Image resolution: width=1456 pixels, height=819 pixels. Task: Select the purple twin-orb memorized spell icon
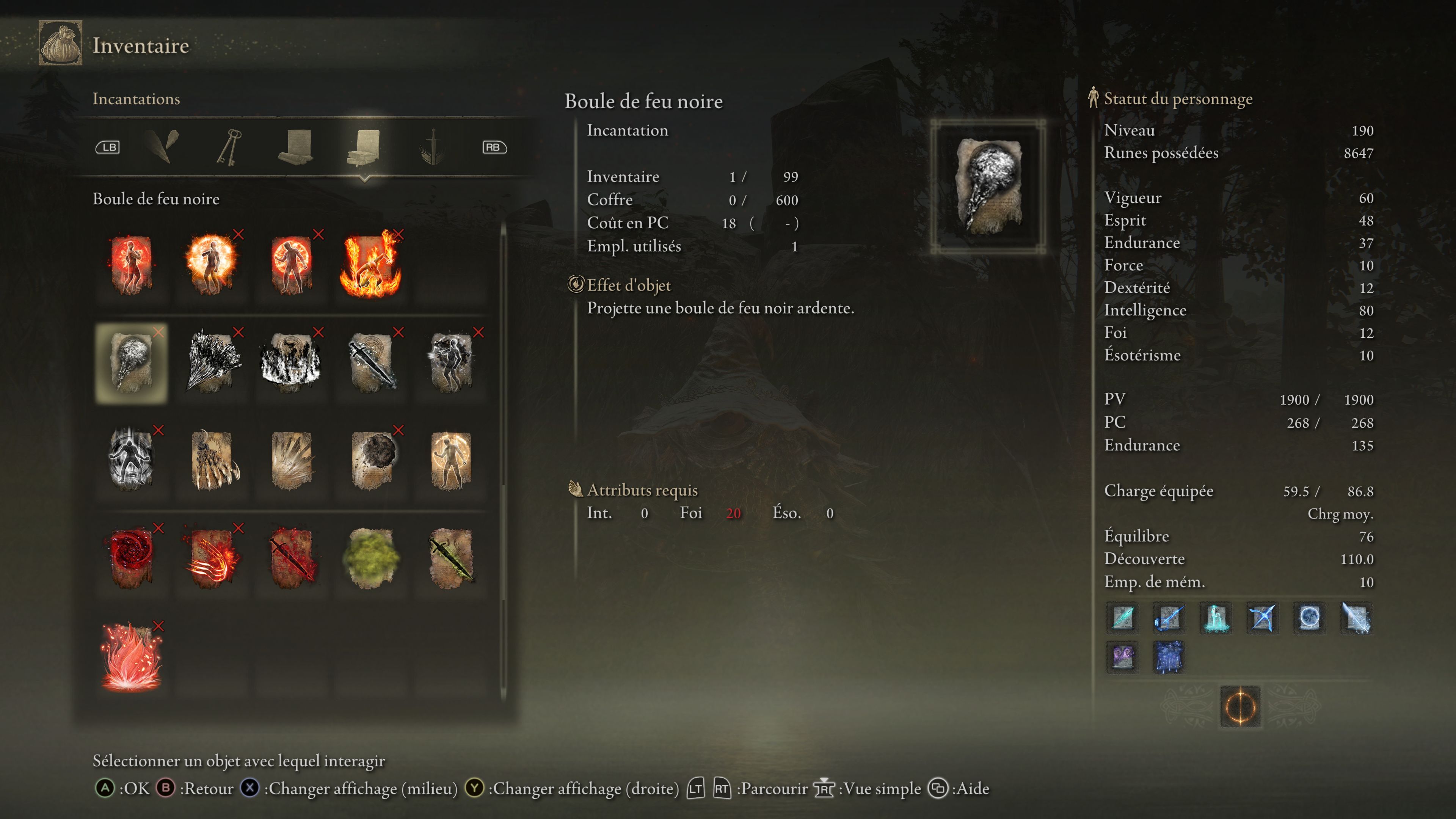coord(1123,658)
